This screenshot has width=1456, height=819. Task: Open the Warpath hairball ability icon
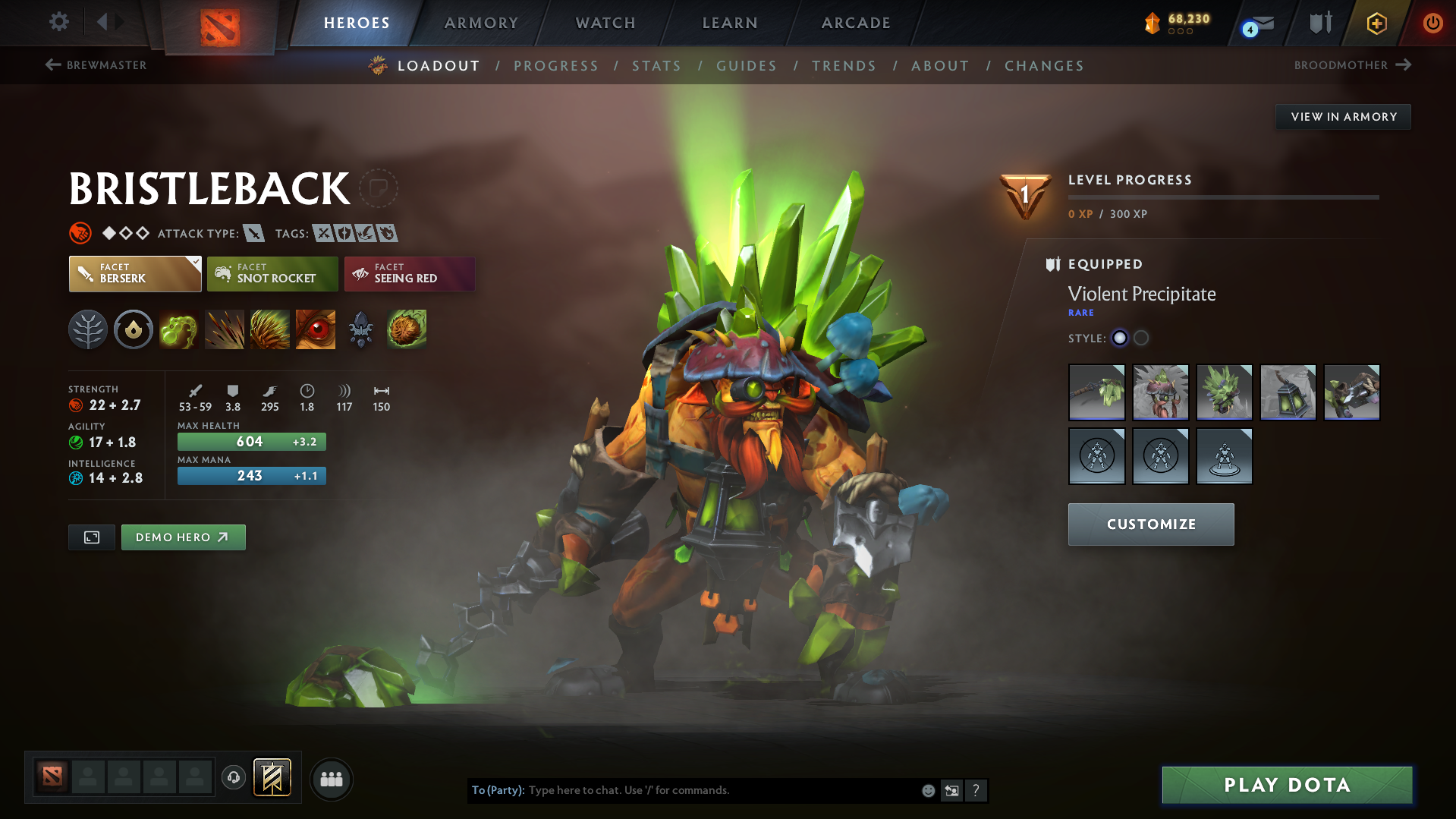point(406,329)
